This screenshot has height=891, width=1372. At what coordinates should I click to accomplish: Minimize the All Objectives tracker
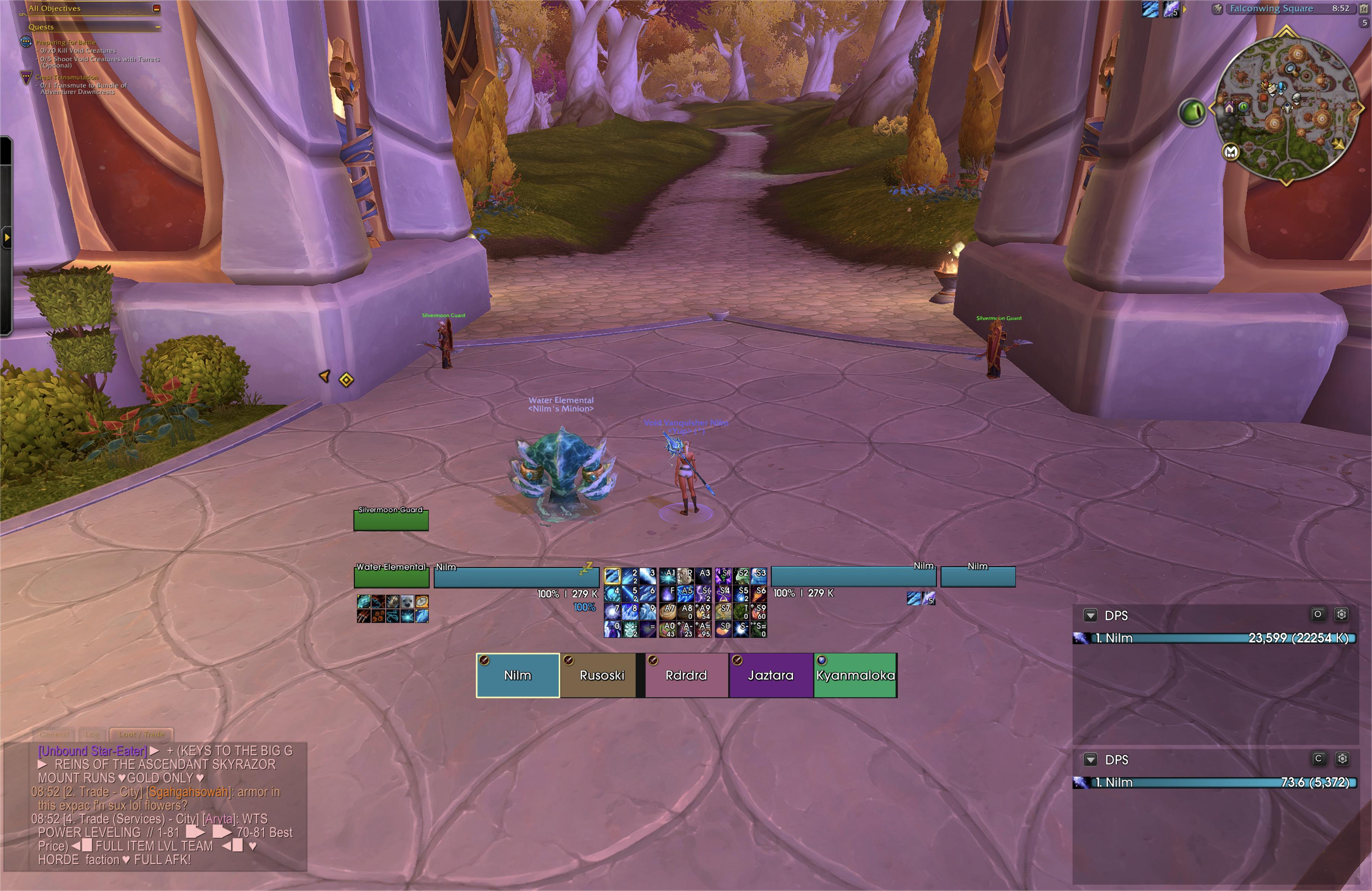[x=156, y=9]
